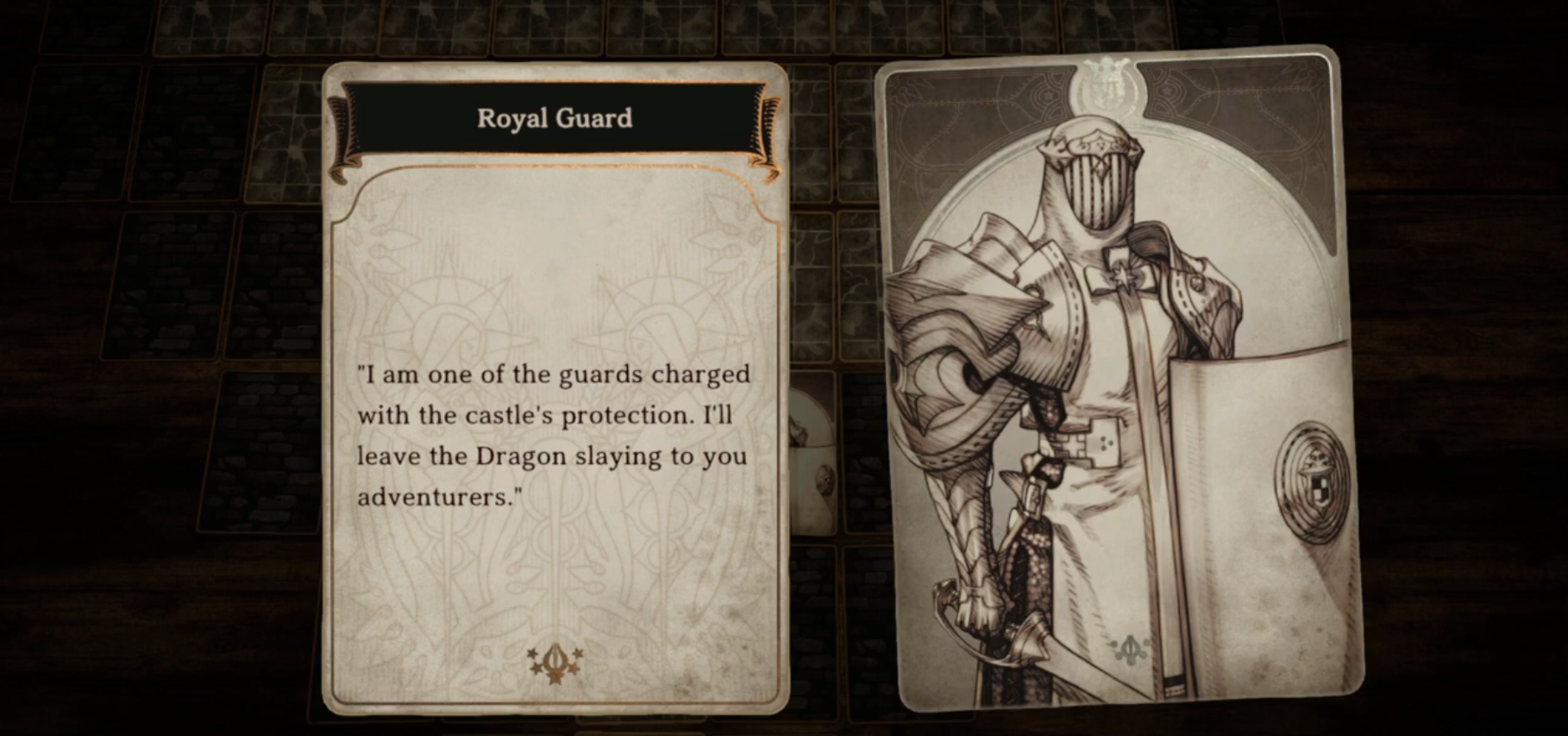Click the Royal Guard title banner
Viewport: 1568px width, 736px height.
(x=556, y=119)
